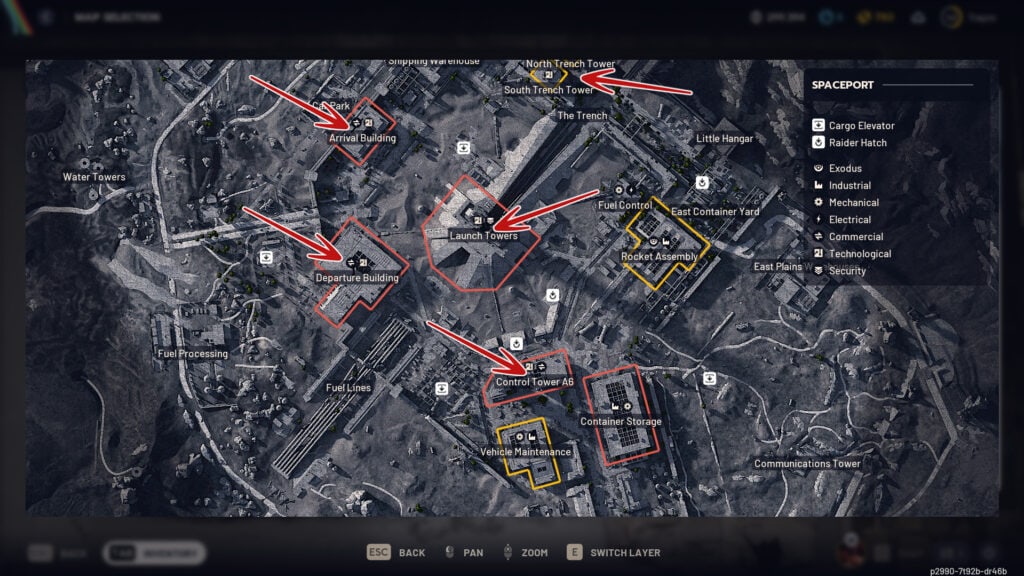This screenshot has width=1024, height=576.
Task: Choose the Vehicle Maintenance location
Action: coord(525,451)
